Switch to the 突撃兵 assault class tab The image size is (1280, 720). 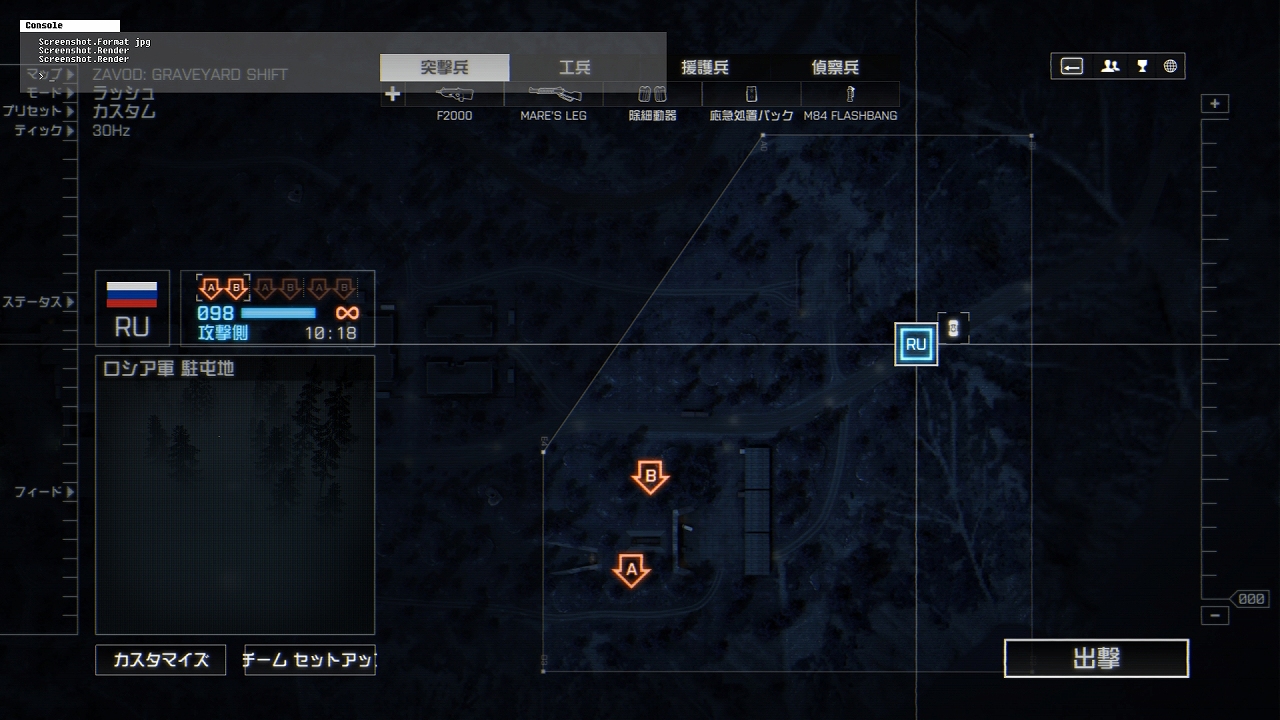pyautogui.click(x=444, y=68)
